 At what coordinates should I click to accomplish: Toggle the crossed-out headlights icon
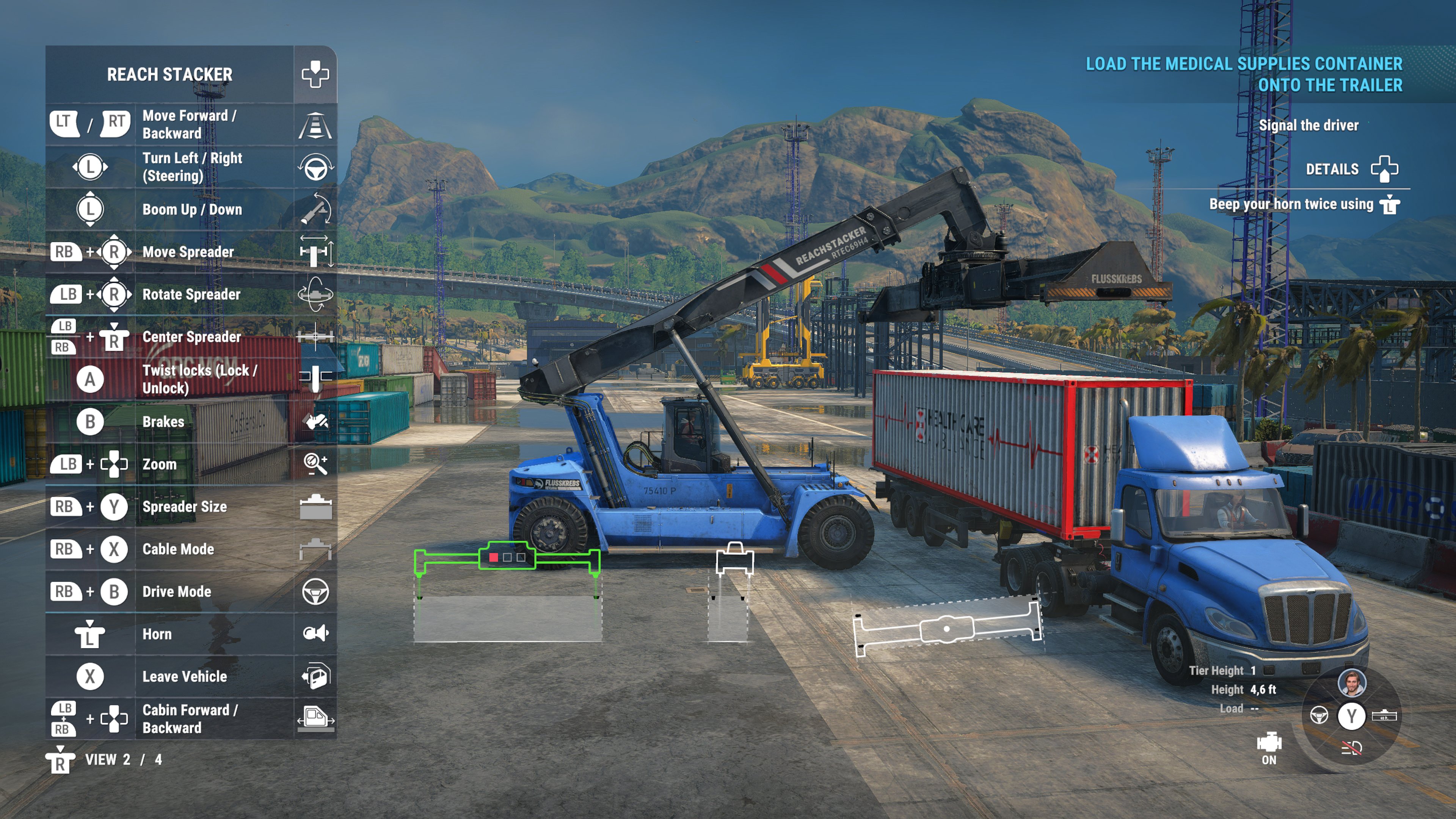(1351, 748)
